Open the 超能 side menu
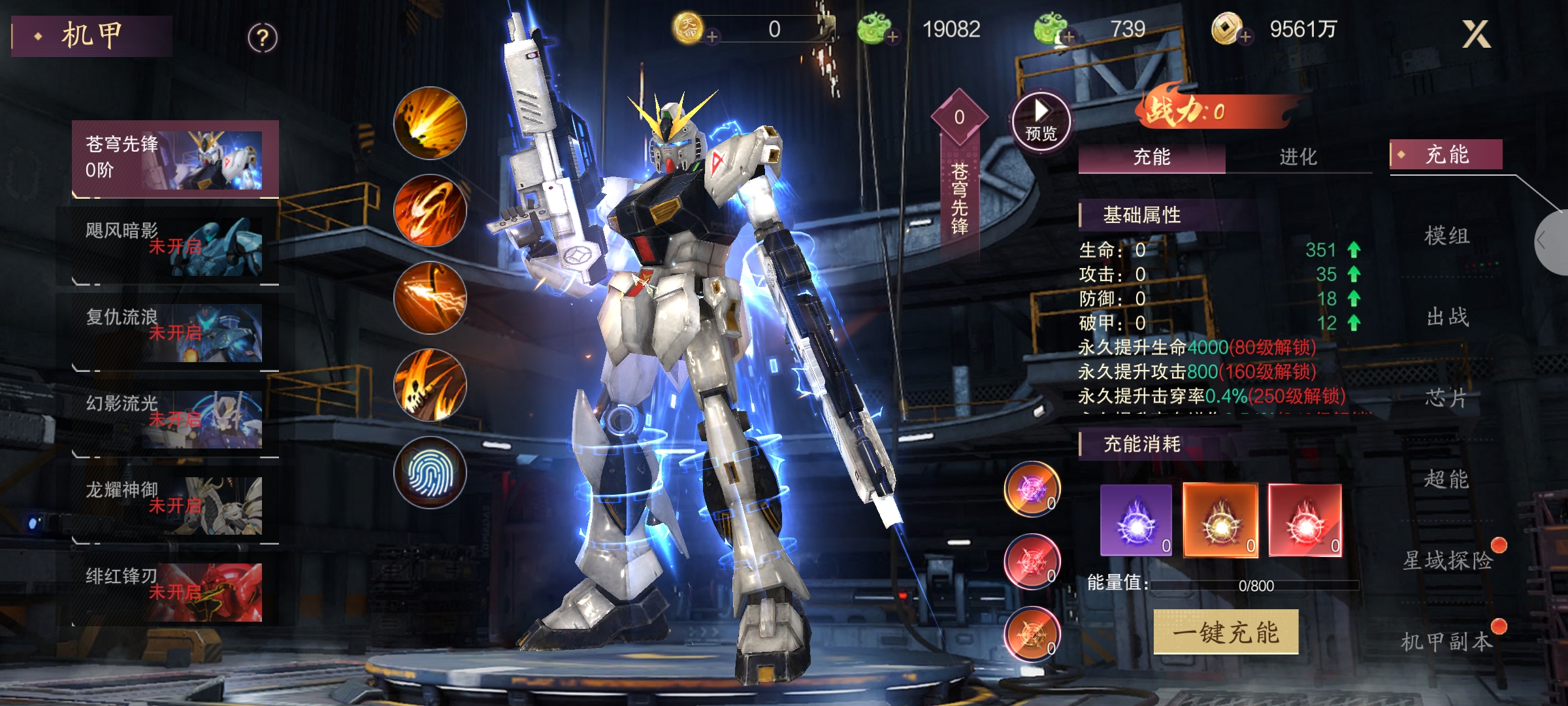1568x706 pixels. 1447,479
